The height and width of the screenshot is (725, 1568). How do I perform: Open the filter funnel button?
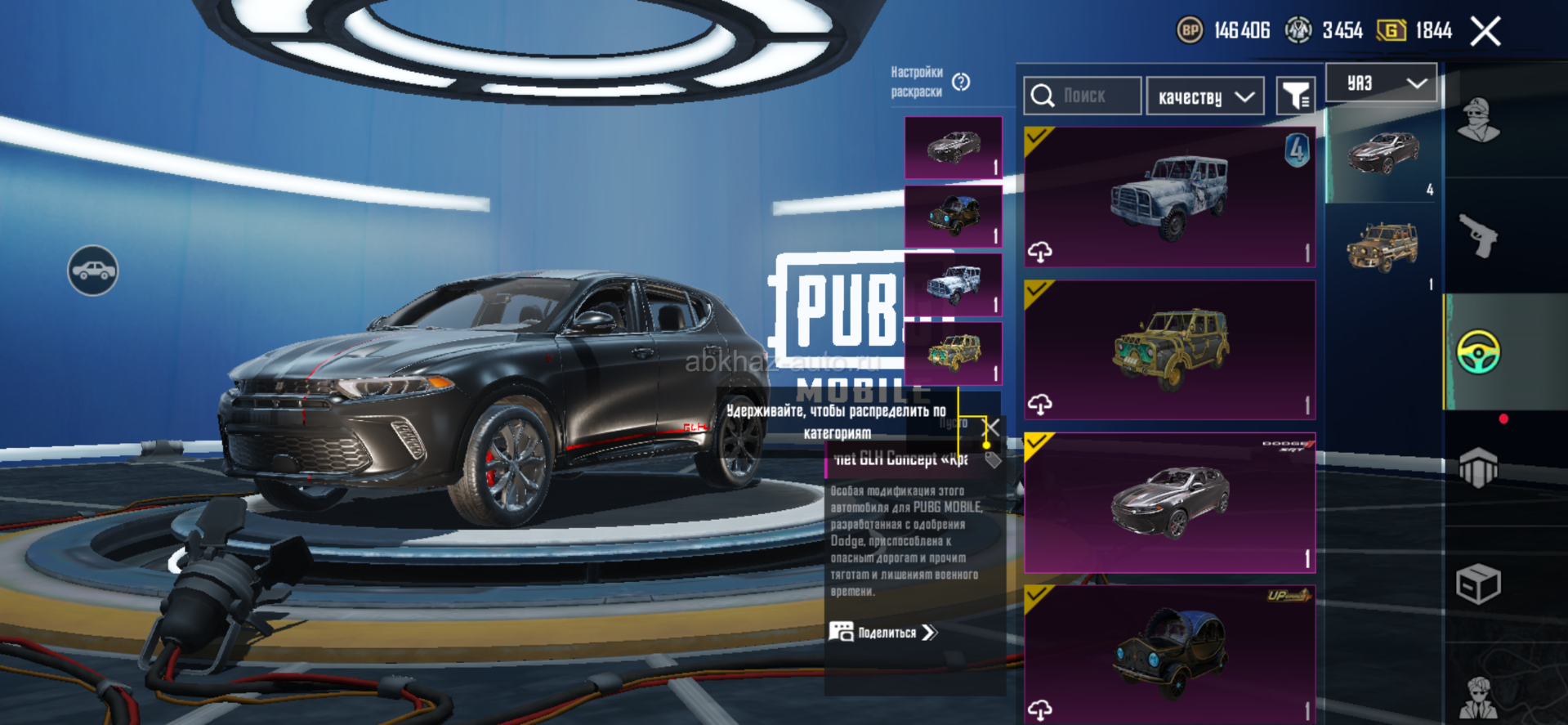[1295, 97]
